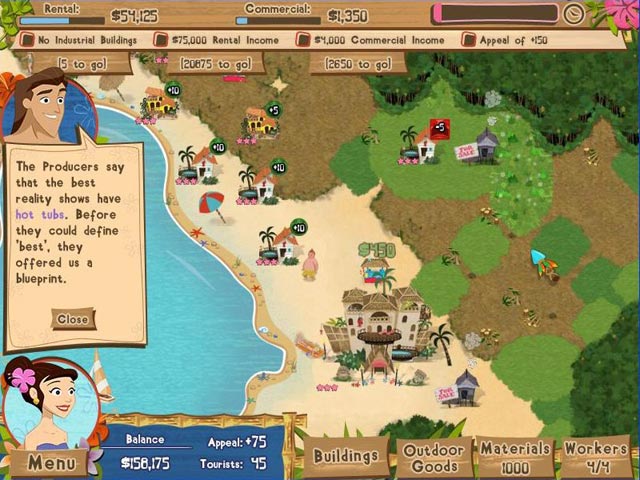Collect the $450 floating income label
This screenshot has height=480, width=640.
click(376, 249)
